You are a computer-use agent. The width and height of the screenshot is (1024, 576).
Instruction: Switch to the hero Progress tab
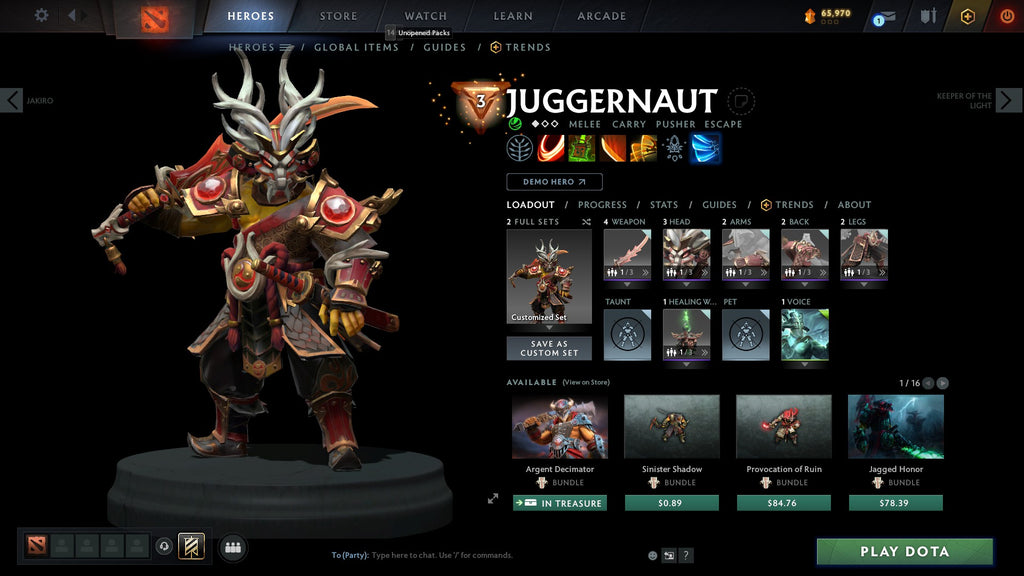602,205
